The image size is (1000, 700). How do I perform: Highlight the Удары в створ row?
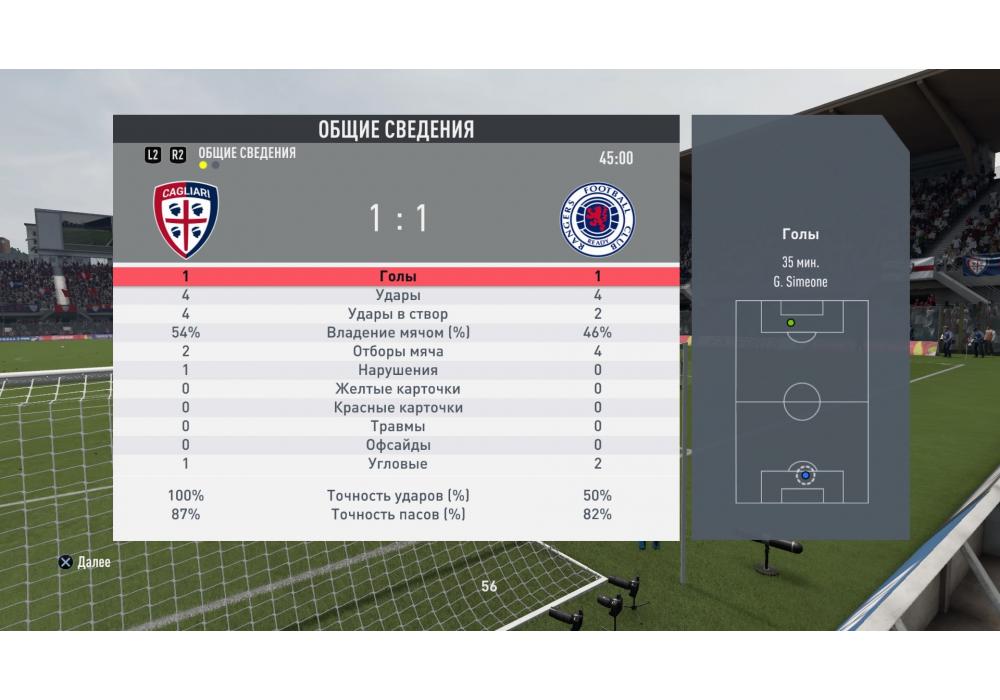pos(398,314)
